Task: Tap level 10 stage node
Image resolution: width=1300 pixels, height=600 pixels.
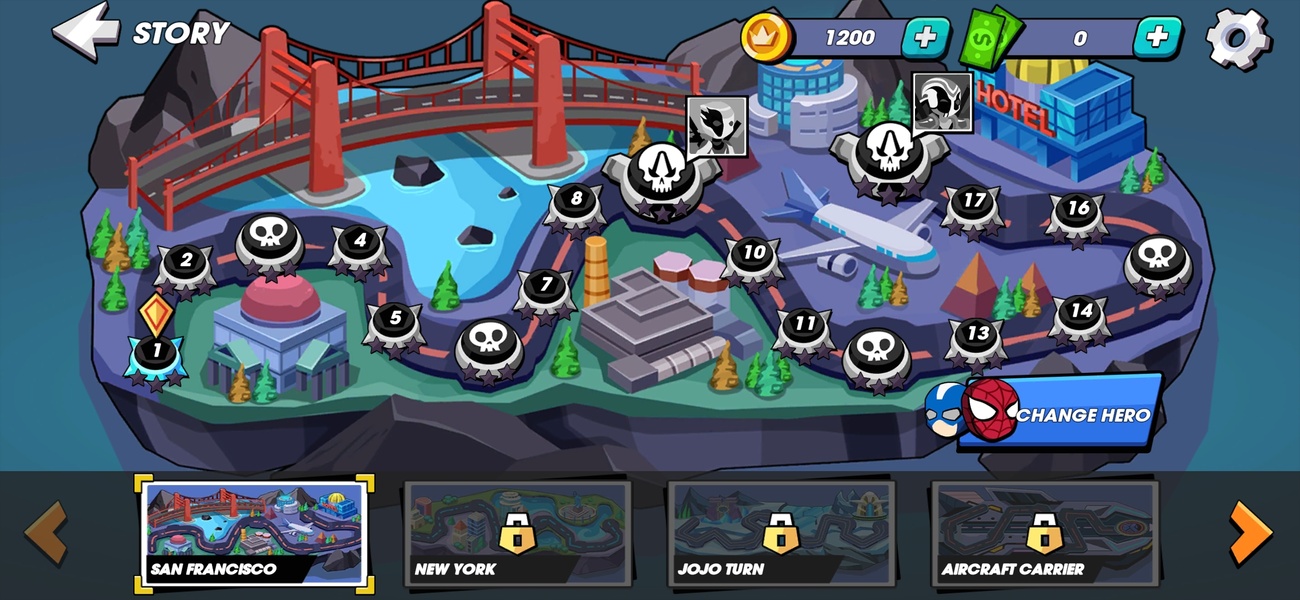Action: coord(752,253)
